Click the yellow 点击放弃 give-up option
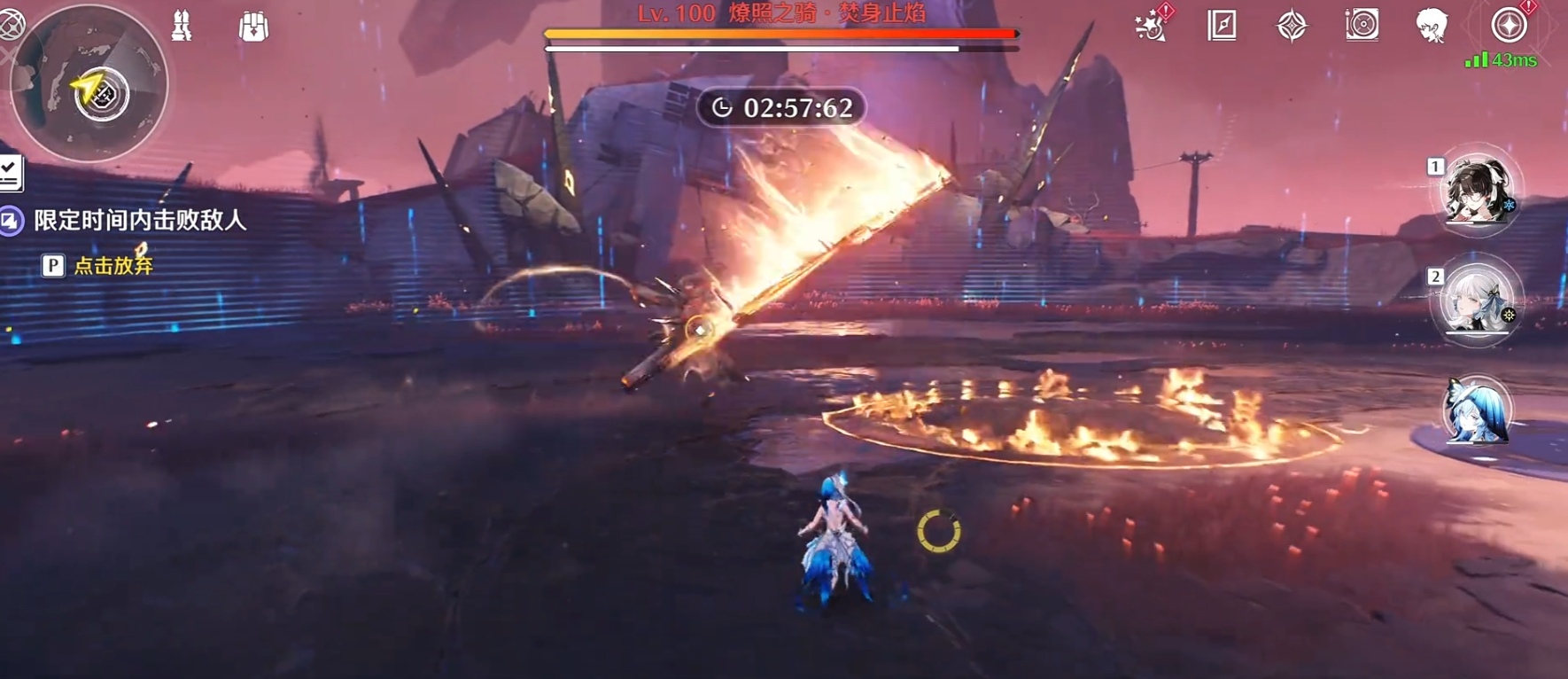This screenshot has width=1568, height=679. point(113,266)
